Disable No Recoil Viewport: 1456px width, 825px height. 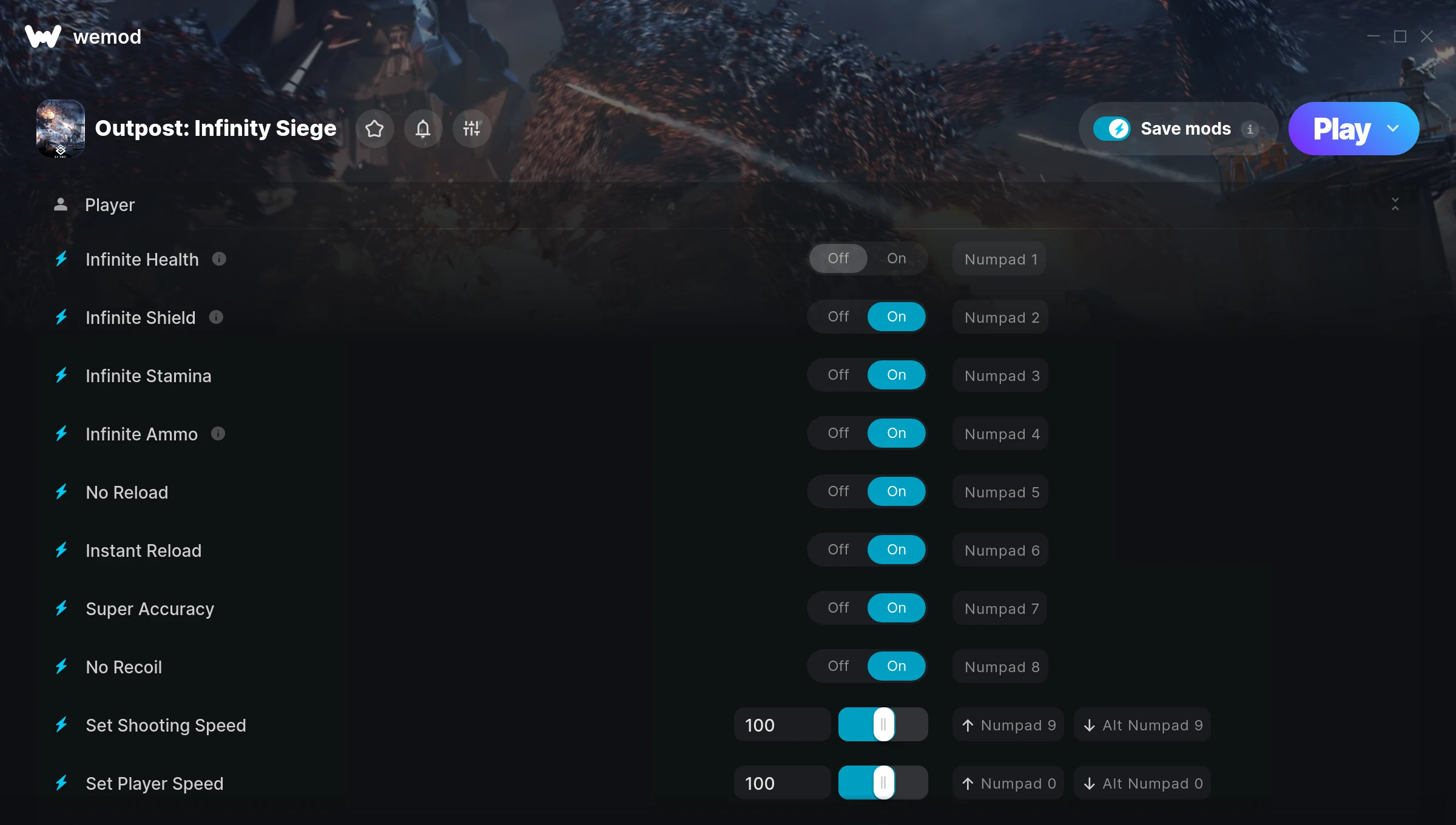tap(838, 665)
